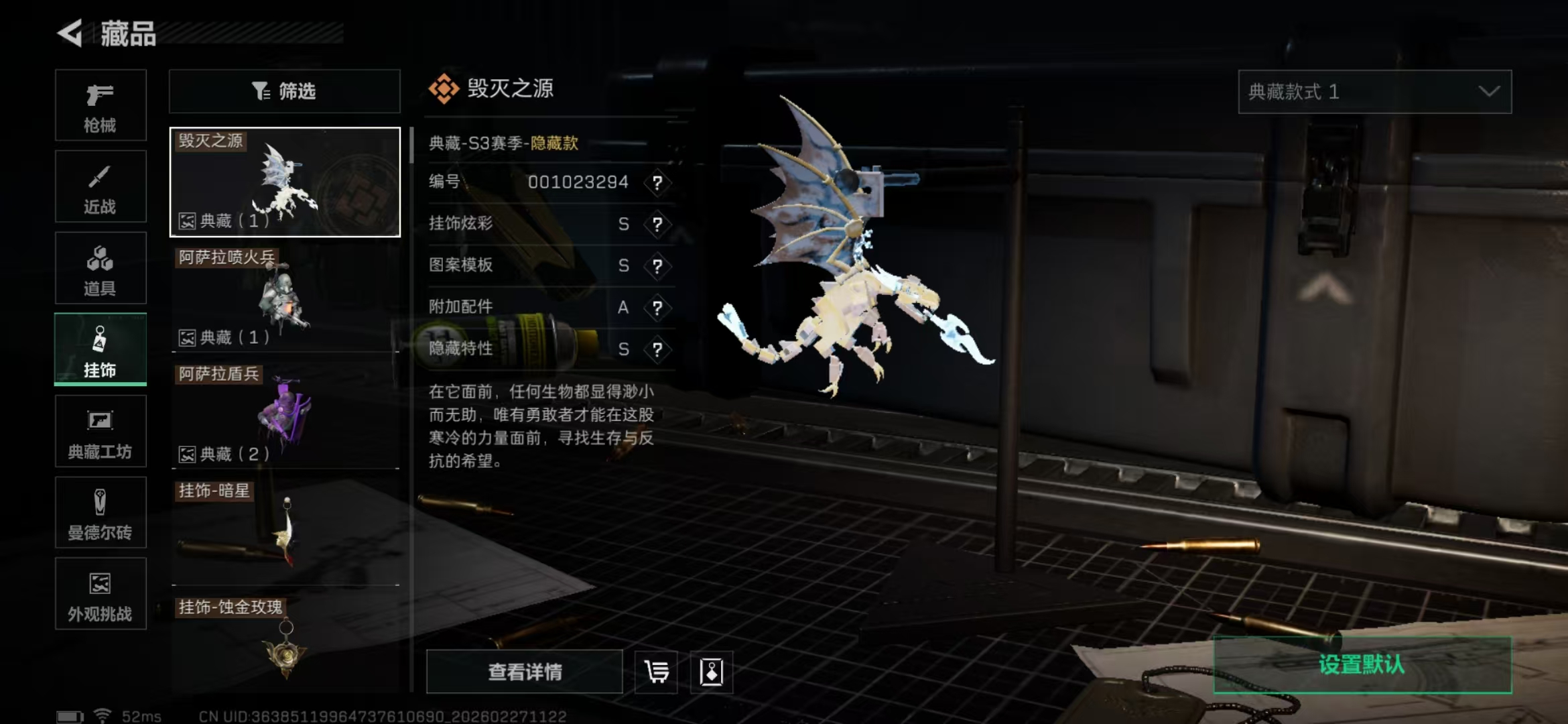Open the help icon next to 编号

[657, 182]
